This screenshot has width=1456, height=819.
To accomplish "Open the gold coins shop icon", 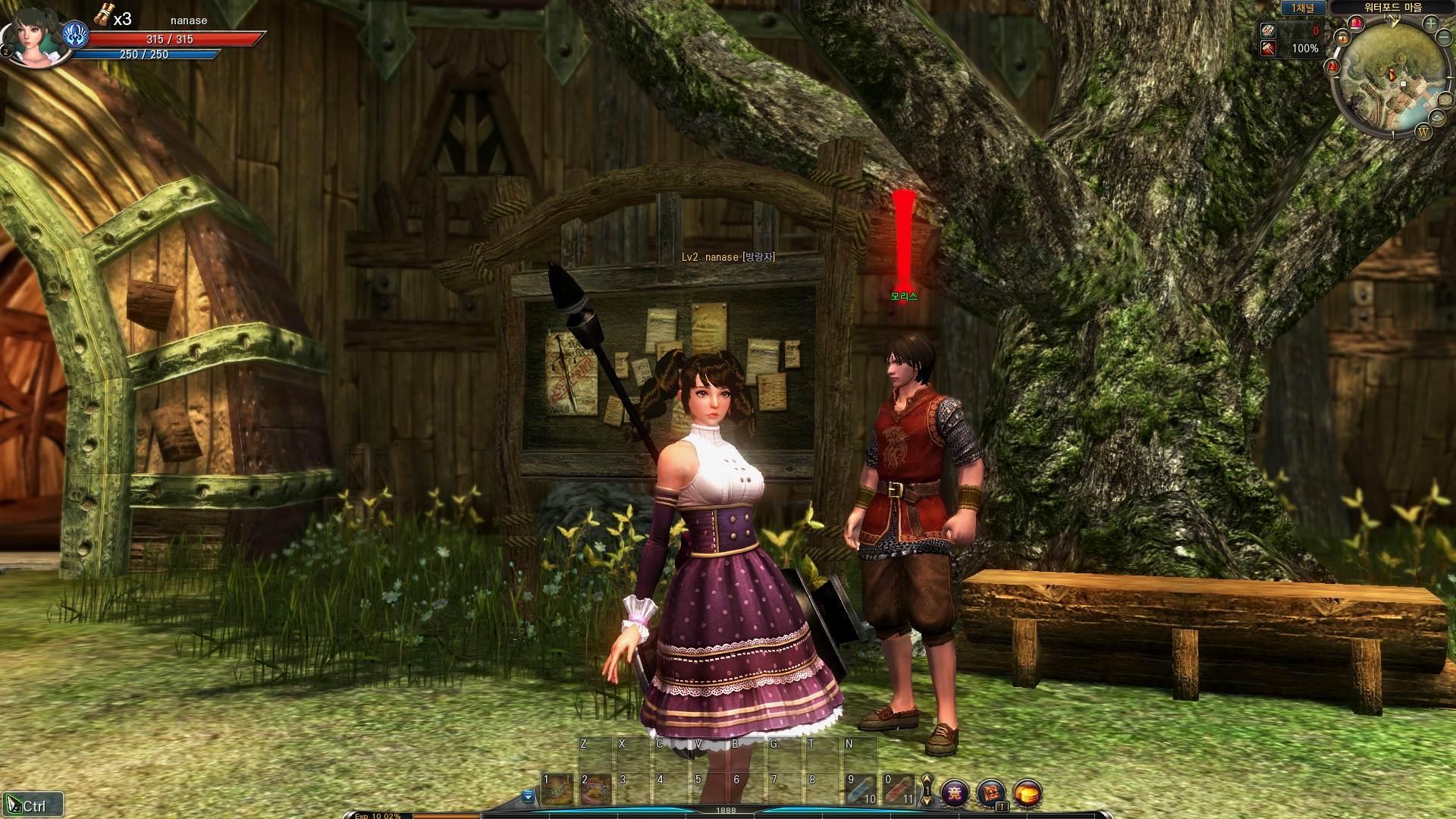I will click(x=1028, y=793).
